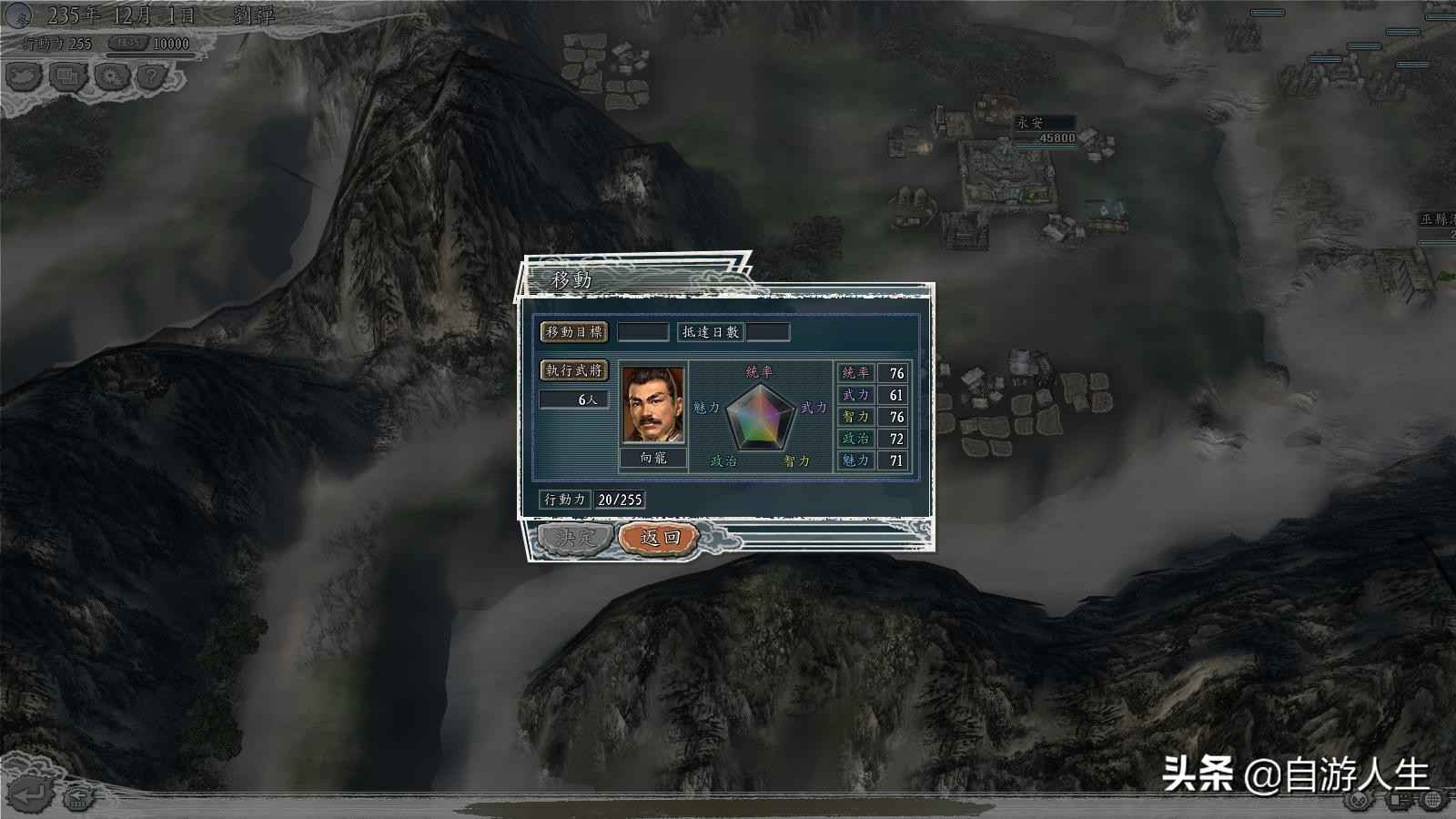Click the 移動目標 destination field
The height and width of the screenshot is (819, 1456).
click(x=642, y=332)
